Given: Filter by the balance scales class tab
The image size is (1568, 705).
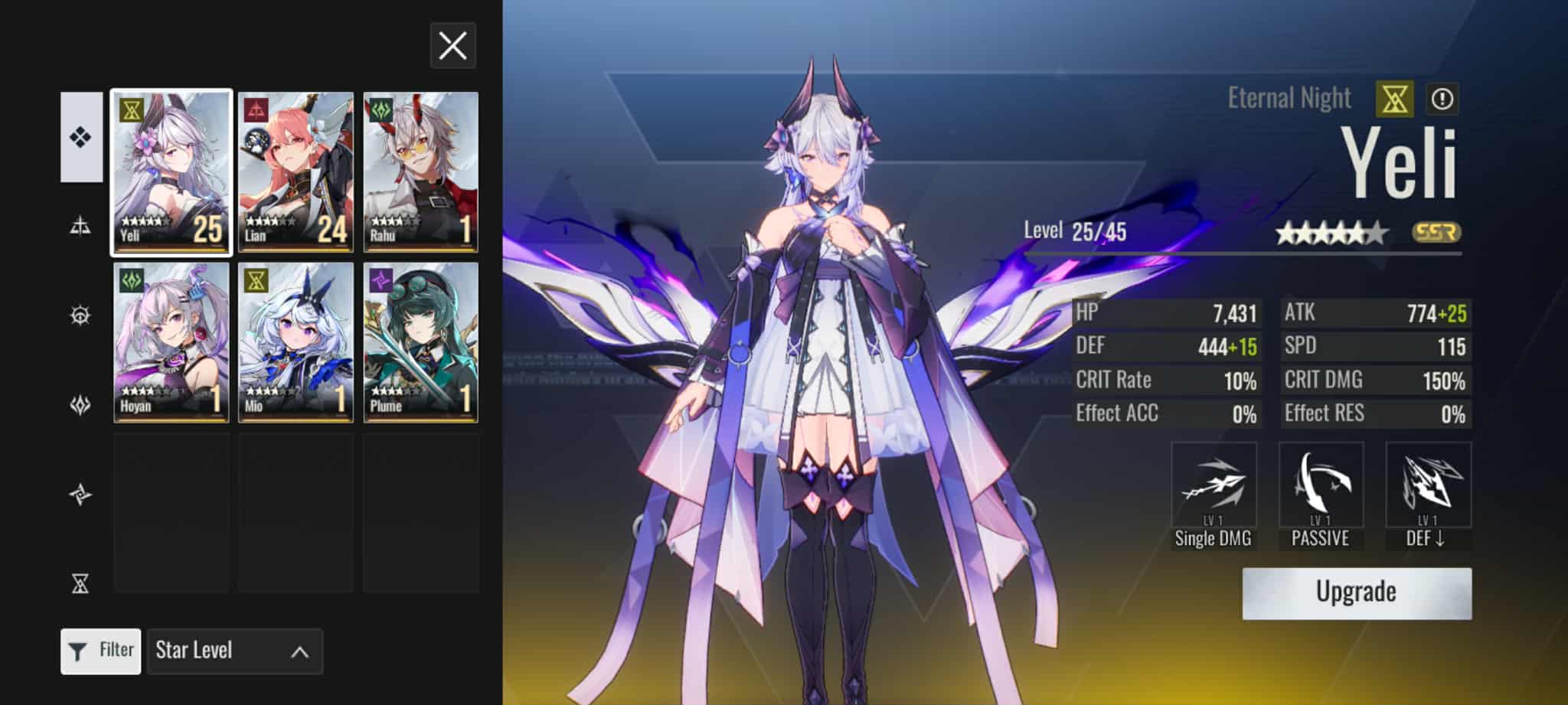Looking at the screenshot, I should [x=80, y=226].
